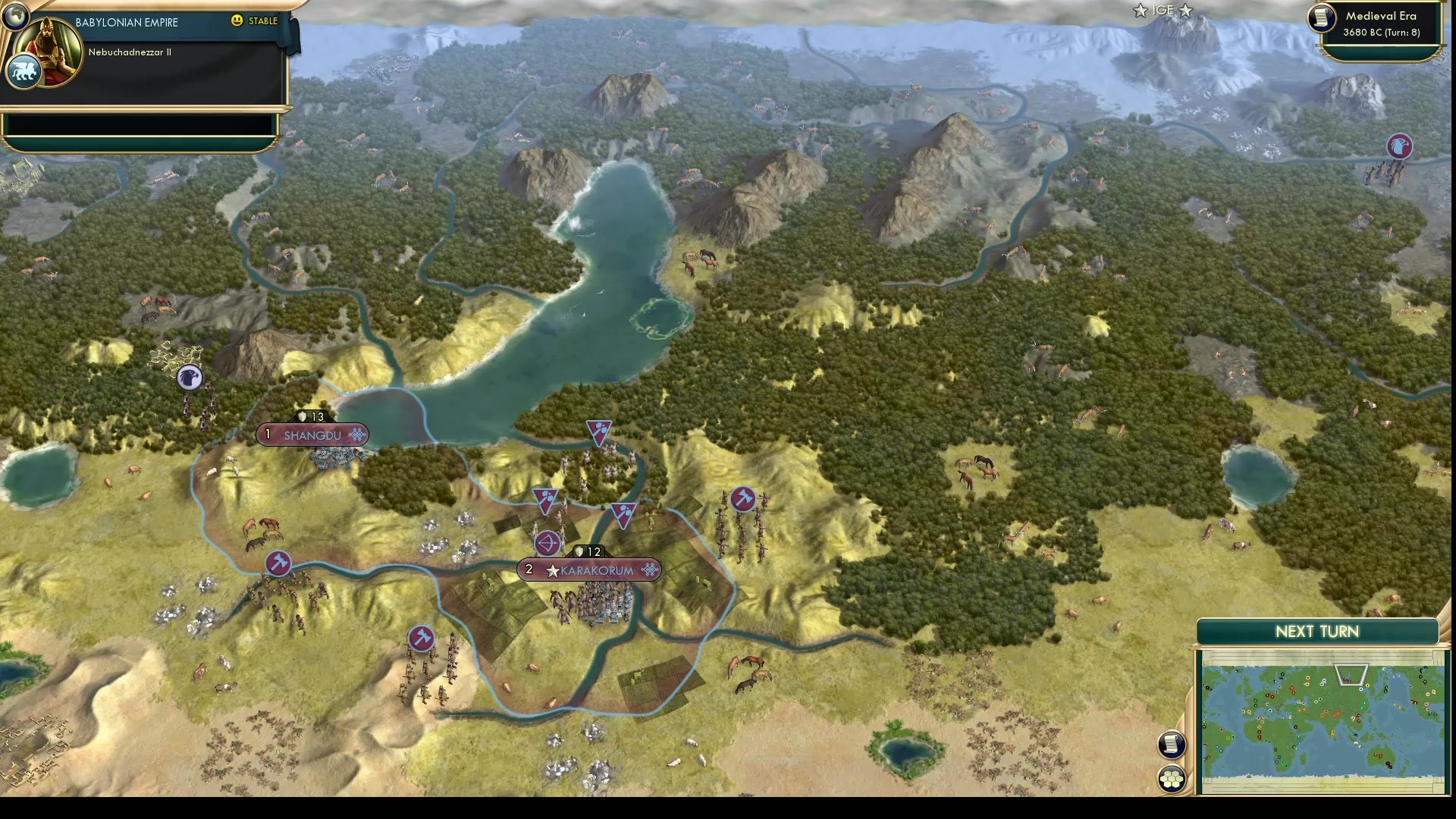
Task: Click the STABLE happiness indicator
Action: click(x=262, y=21)
